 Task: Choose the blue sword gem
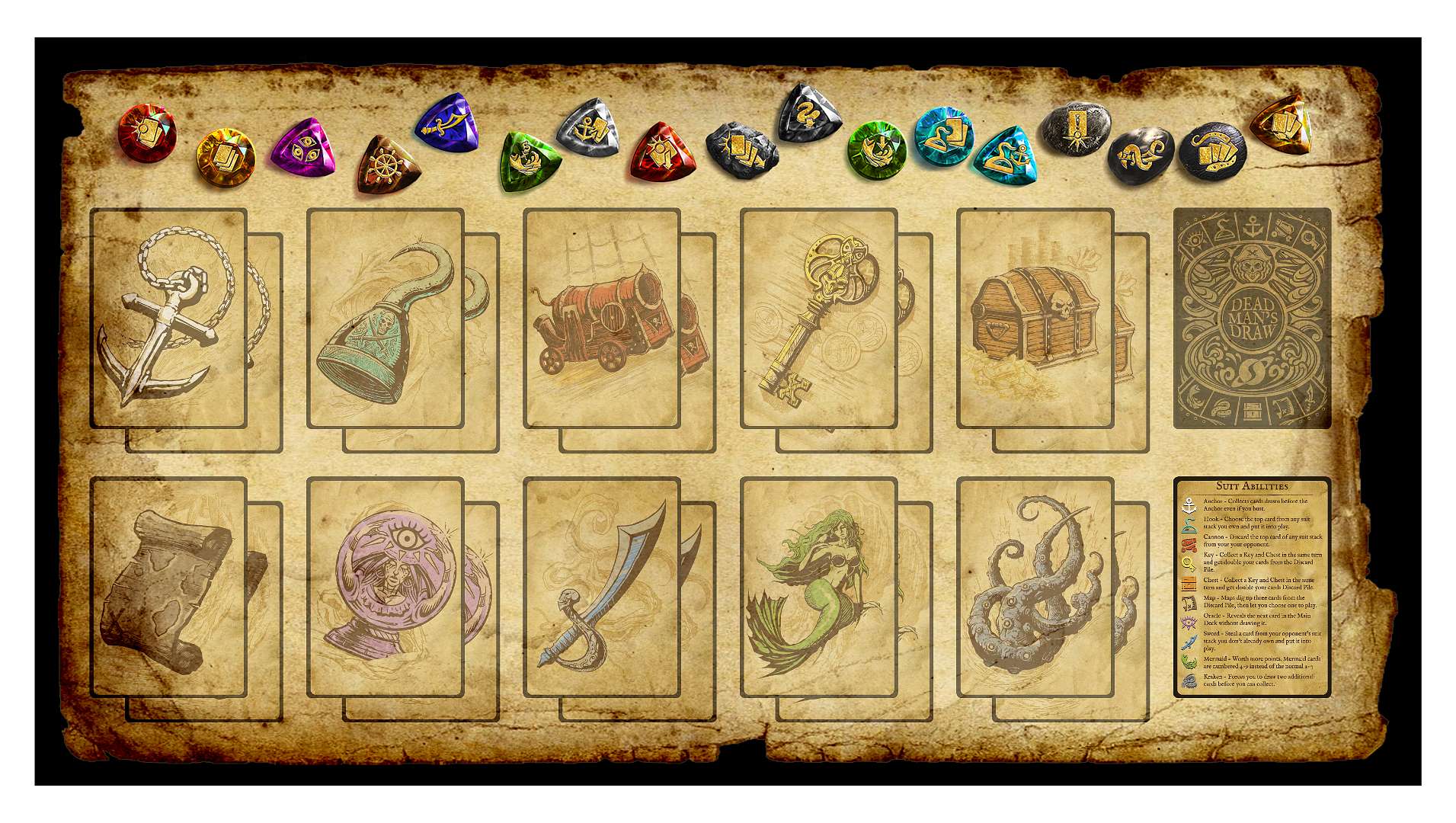click(x=448, y=124)
